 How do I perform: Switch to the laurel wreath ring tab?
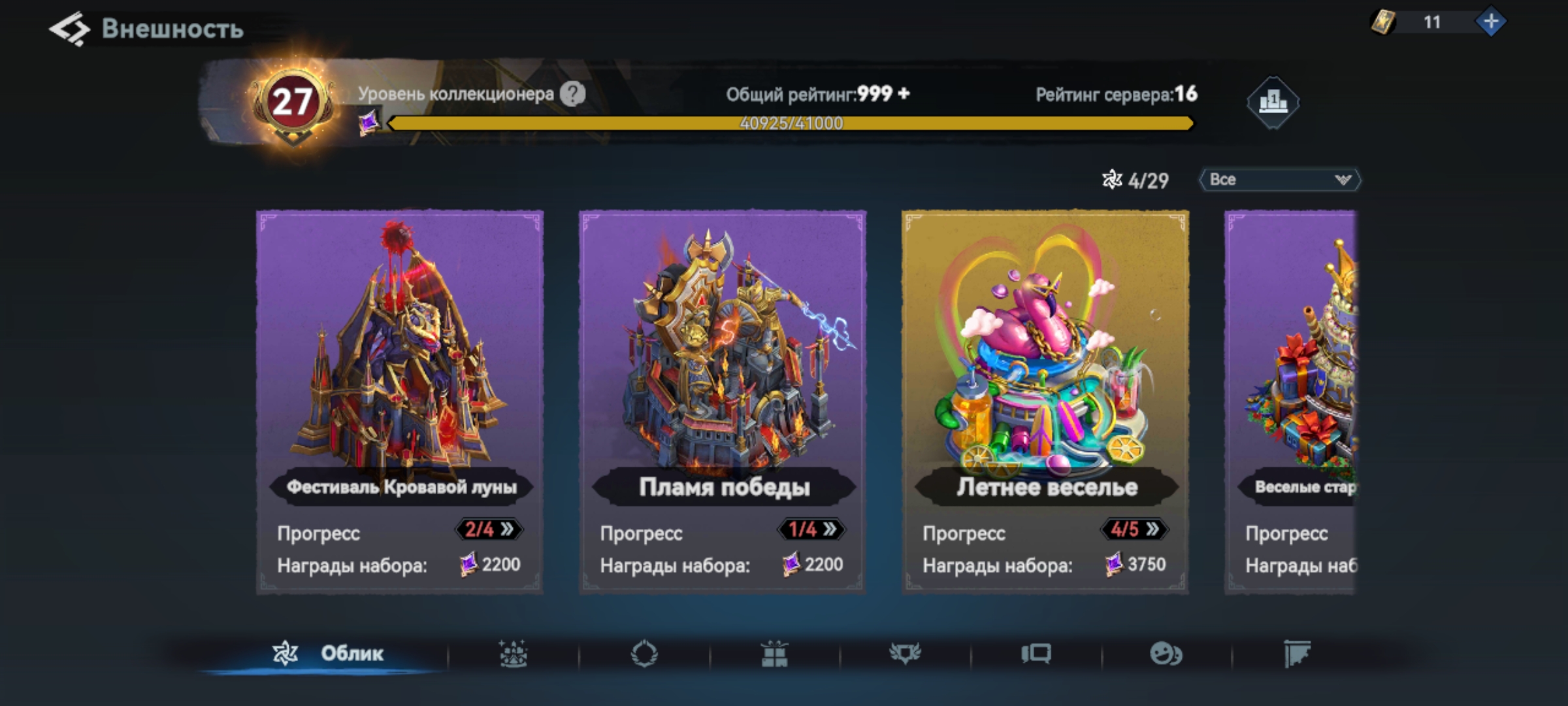coord(644,654)
